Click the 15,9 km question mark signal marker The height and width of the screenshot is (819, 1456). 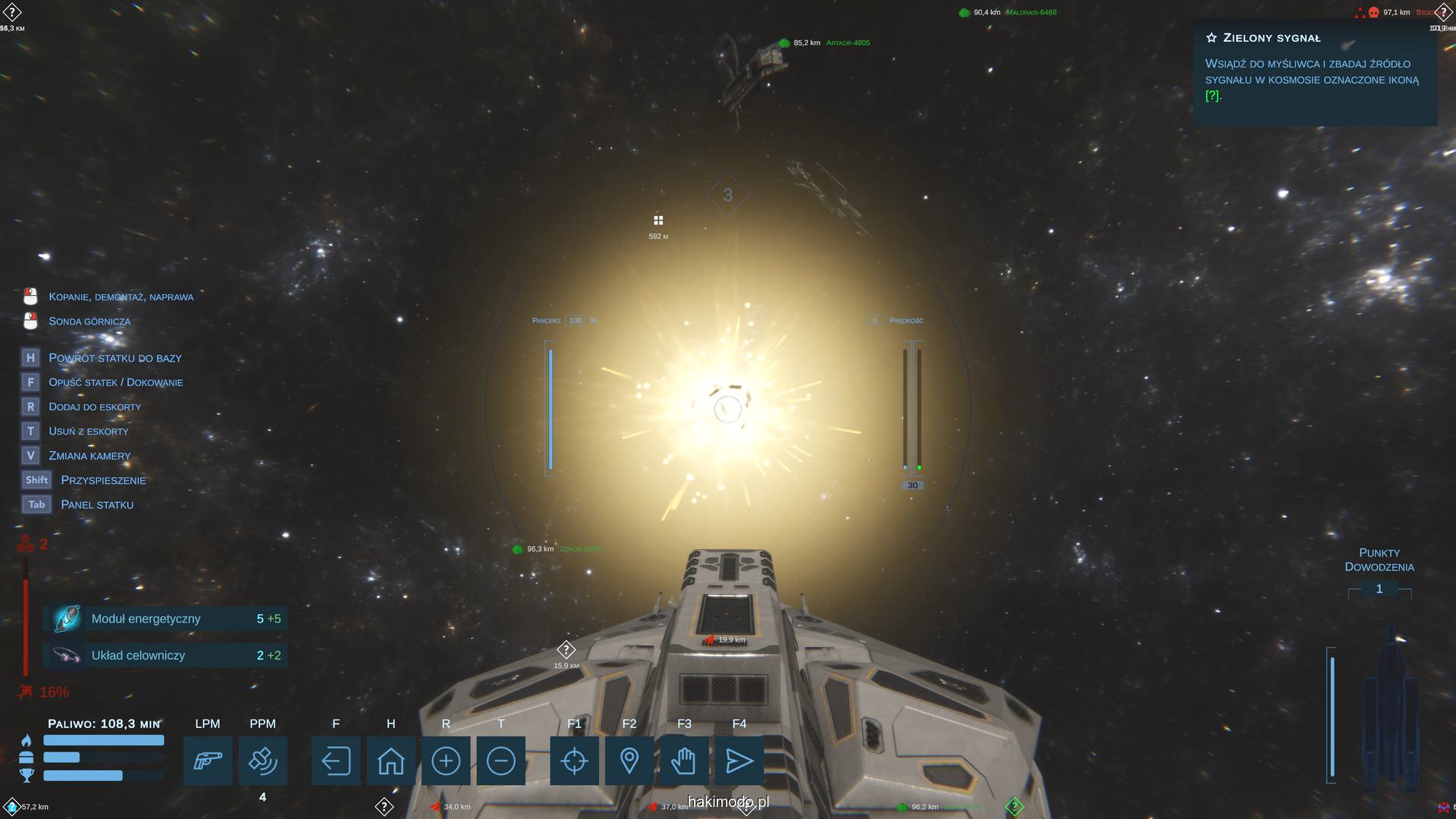click(566, 650)
